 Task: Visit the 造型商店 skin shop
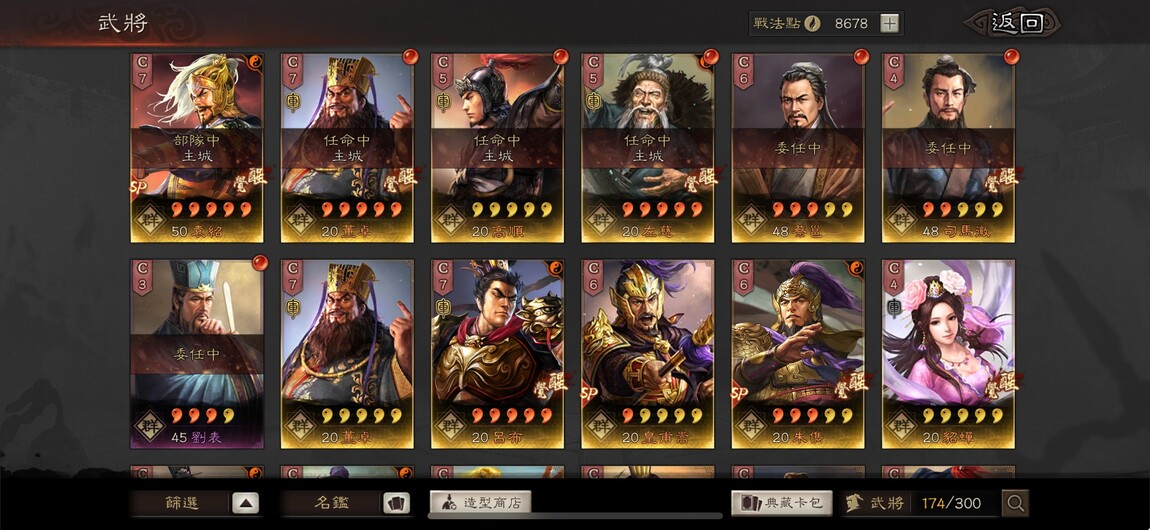tap(480, 502)
